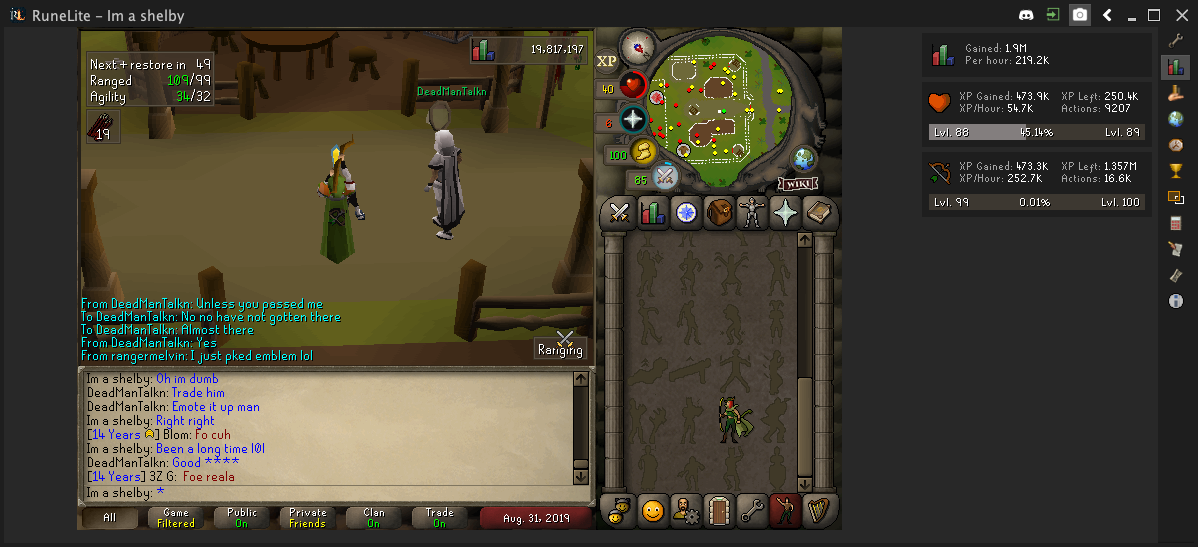Select the Public chat filter tab
1198x547 pixels.
pos(241,517)
